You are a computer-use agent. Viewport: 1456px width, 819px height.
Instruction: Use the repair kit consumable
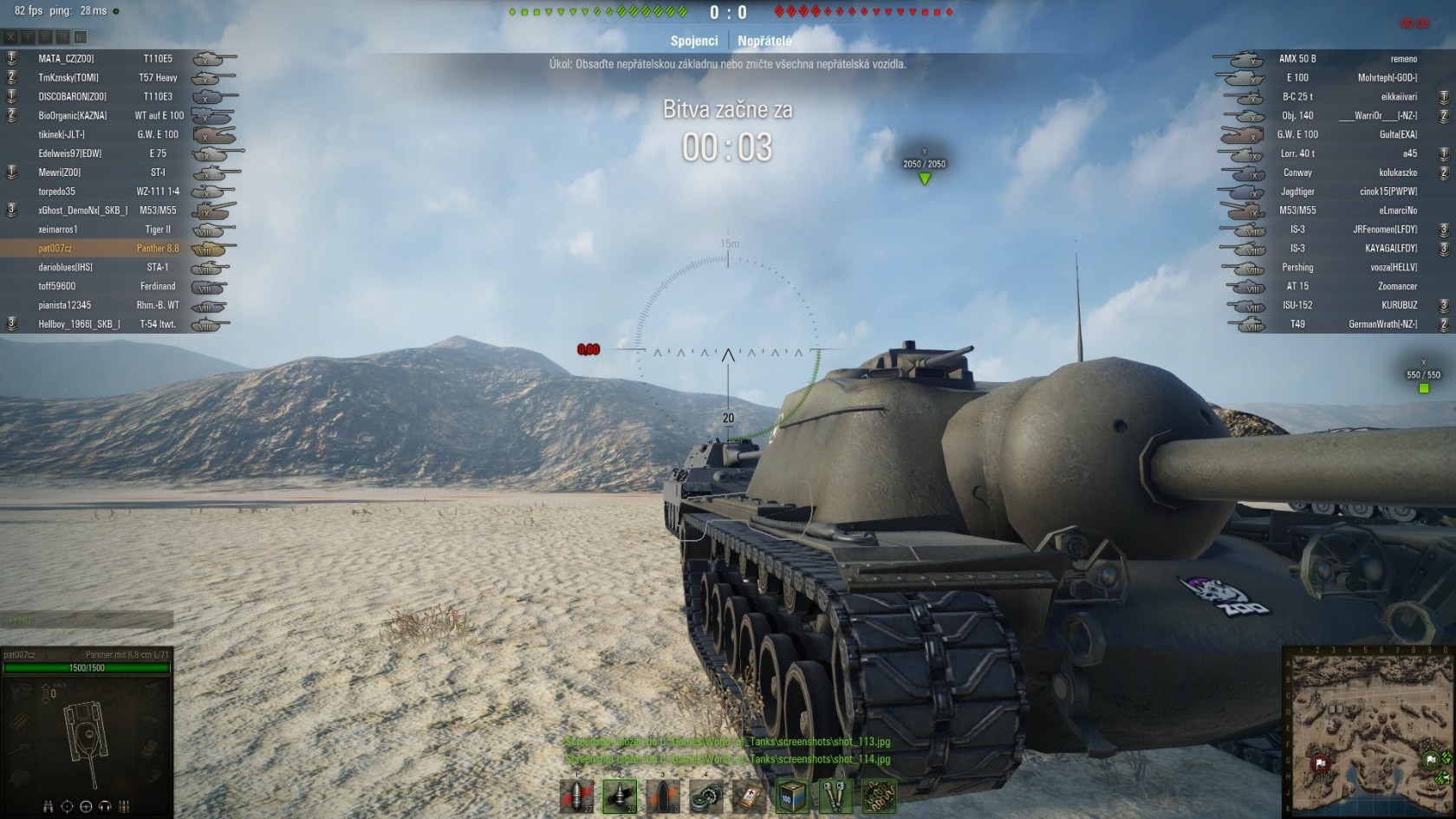pos(706,796)
